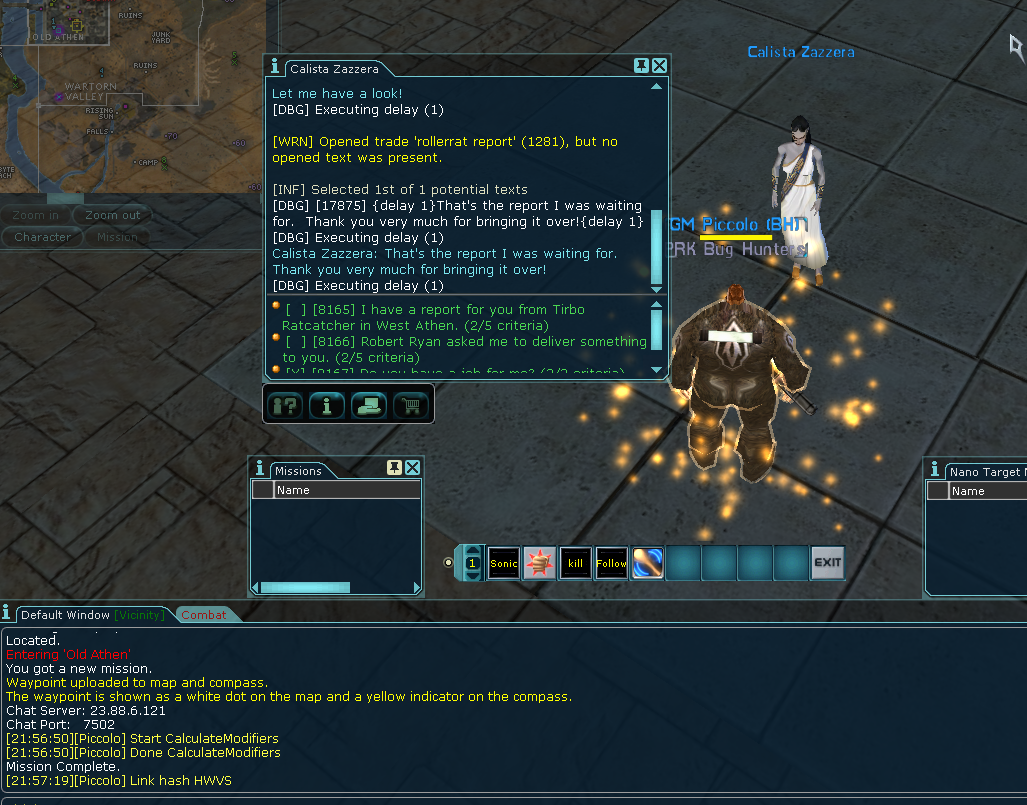Zoom out the map
1027x805 pixels.
[x=112, y=215]
